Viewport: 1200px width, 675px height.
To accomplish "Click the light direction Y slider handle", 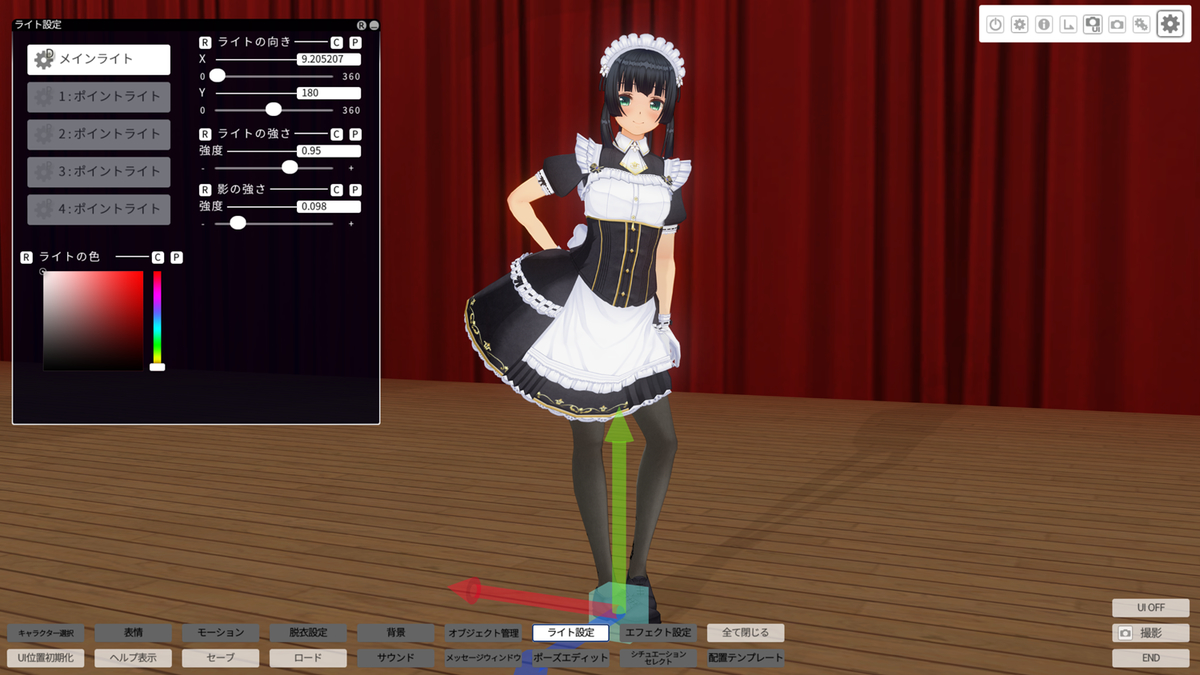I will (x=273, y=110).
